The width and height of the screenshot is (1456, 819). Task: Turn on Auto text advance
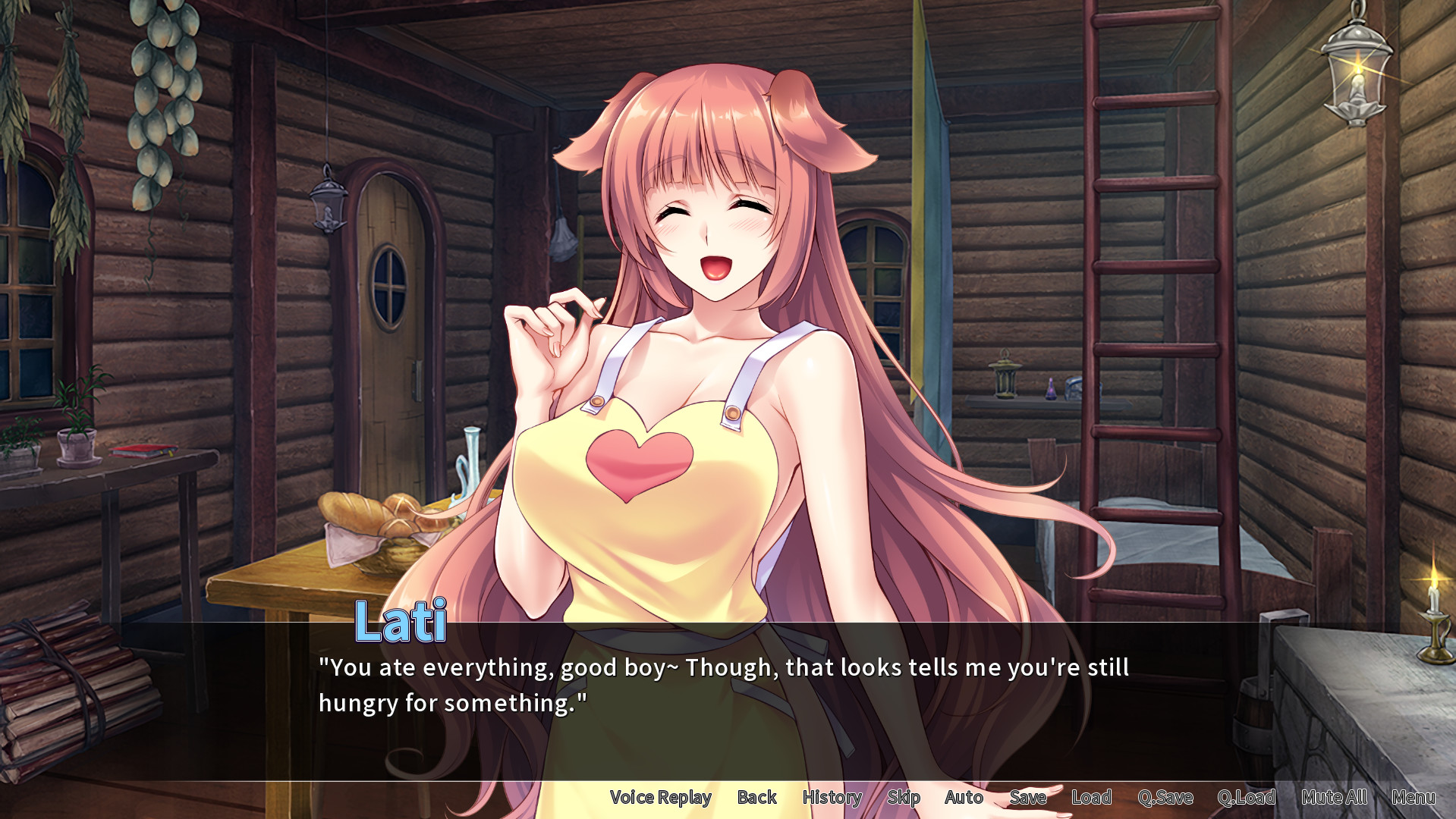coord(964,797)
